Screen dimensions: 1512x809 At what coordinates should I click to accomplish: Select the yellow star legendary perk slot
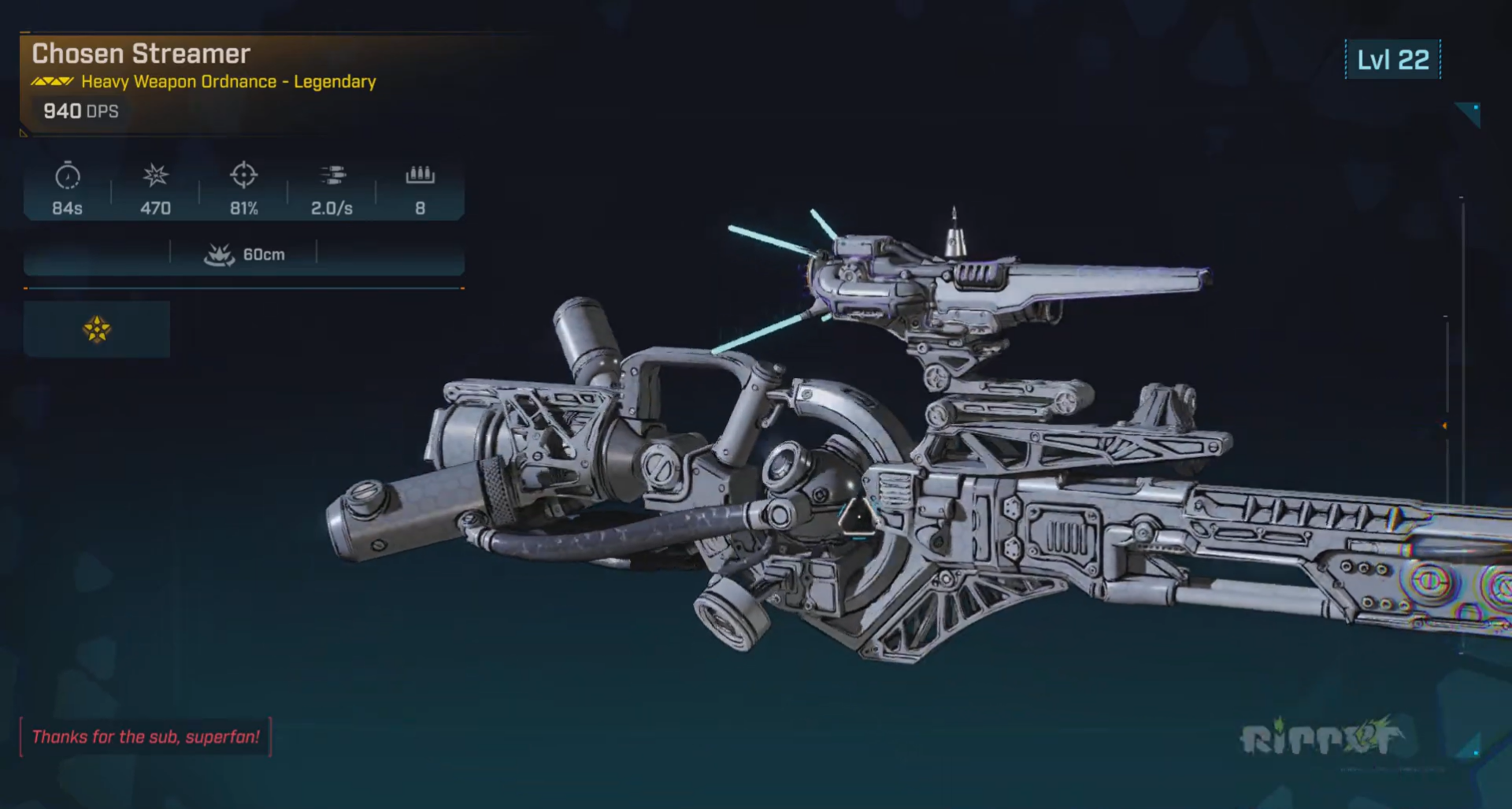coord(97,329)
